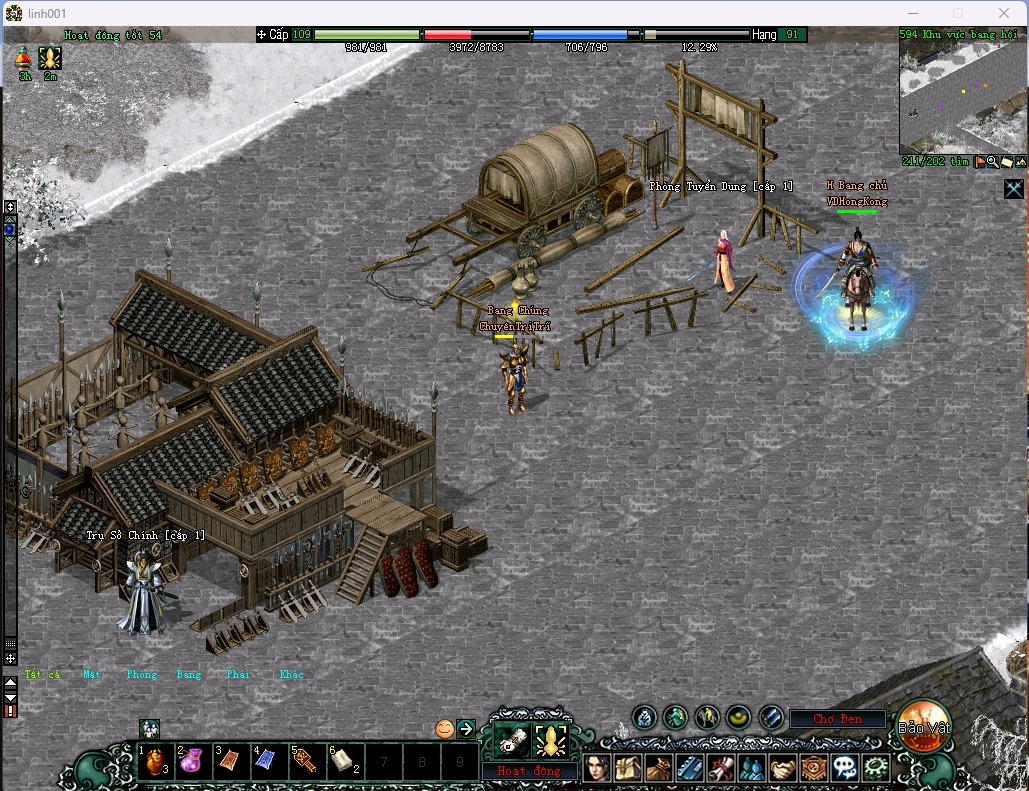The image size is (1029, 791).
Task: Click the red Hoạt động button
Action: coord(530,771)
